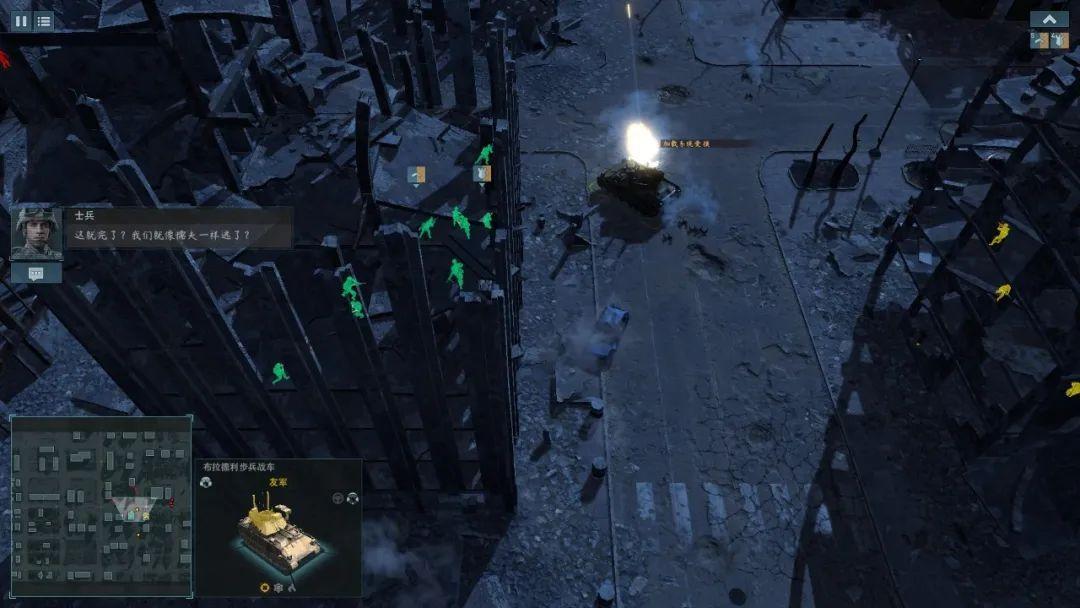Select the right squad group card
Screen dimensions: 1080x608
point(1059,40)
